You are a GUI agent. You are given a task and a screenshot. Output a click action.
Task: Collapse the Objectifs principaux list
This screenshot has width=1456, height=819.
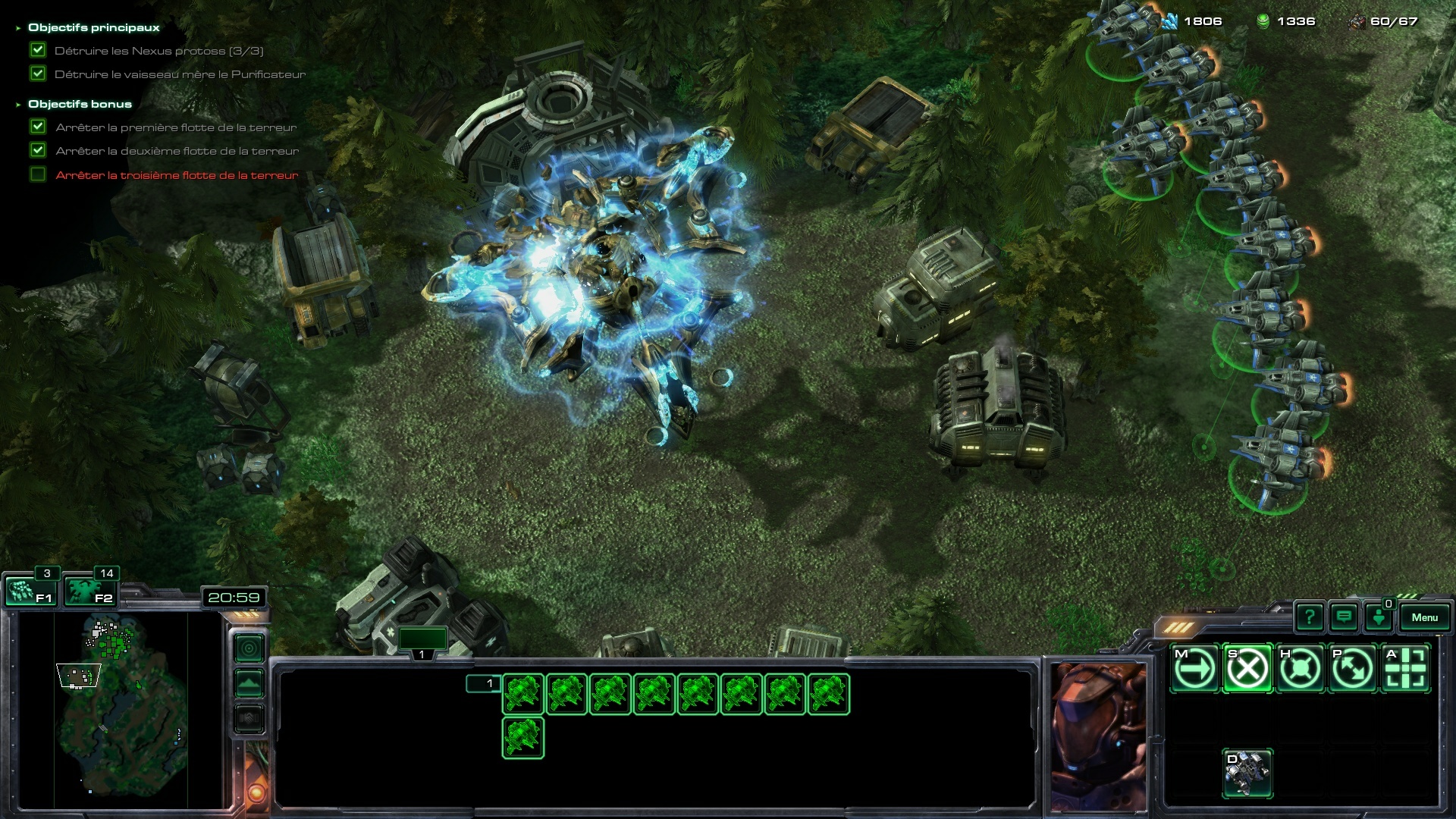[x=18, y=28]
